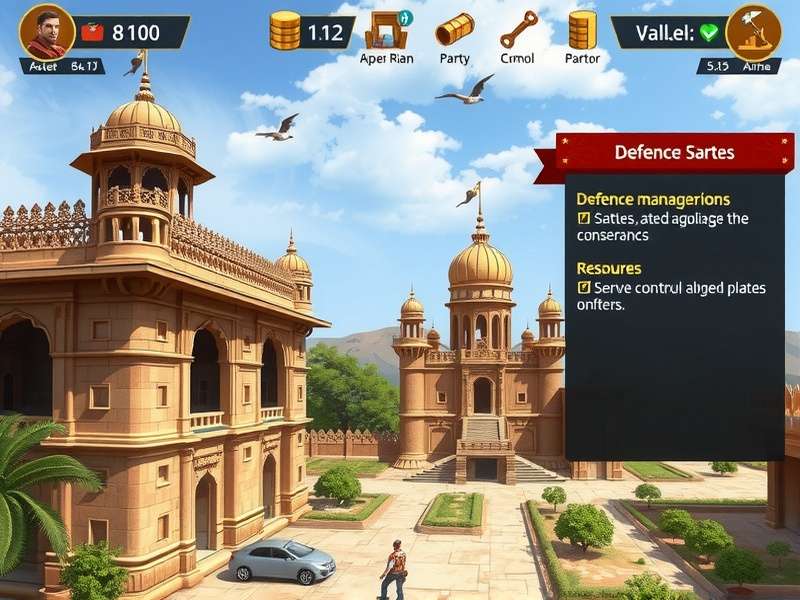Open the Crmol wrench tools
This screenshot has height=600, width=800.
click(x=518, y=30)
